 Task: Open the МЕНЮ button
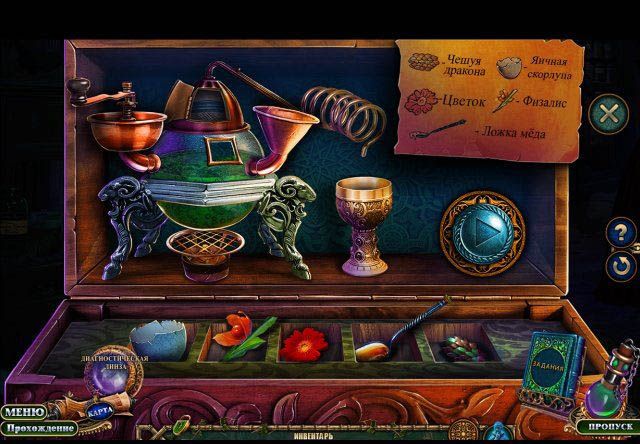click(21, 411)
